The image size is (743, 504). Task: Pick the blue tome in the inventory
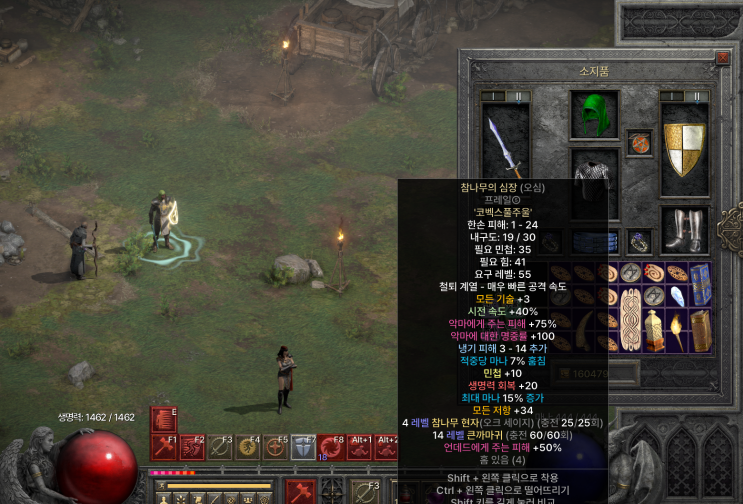[700, 283]
